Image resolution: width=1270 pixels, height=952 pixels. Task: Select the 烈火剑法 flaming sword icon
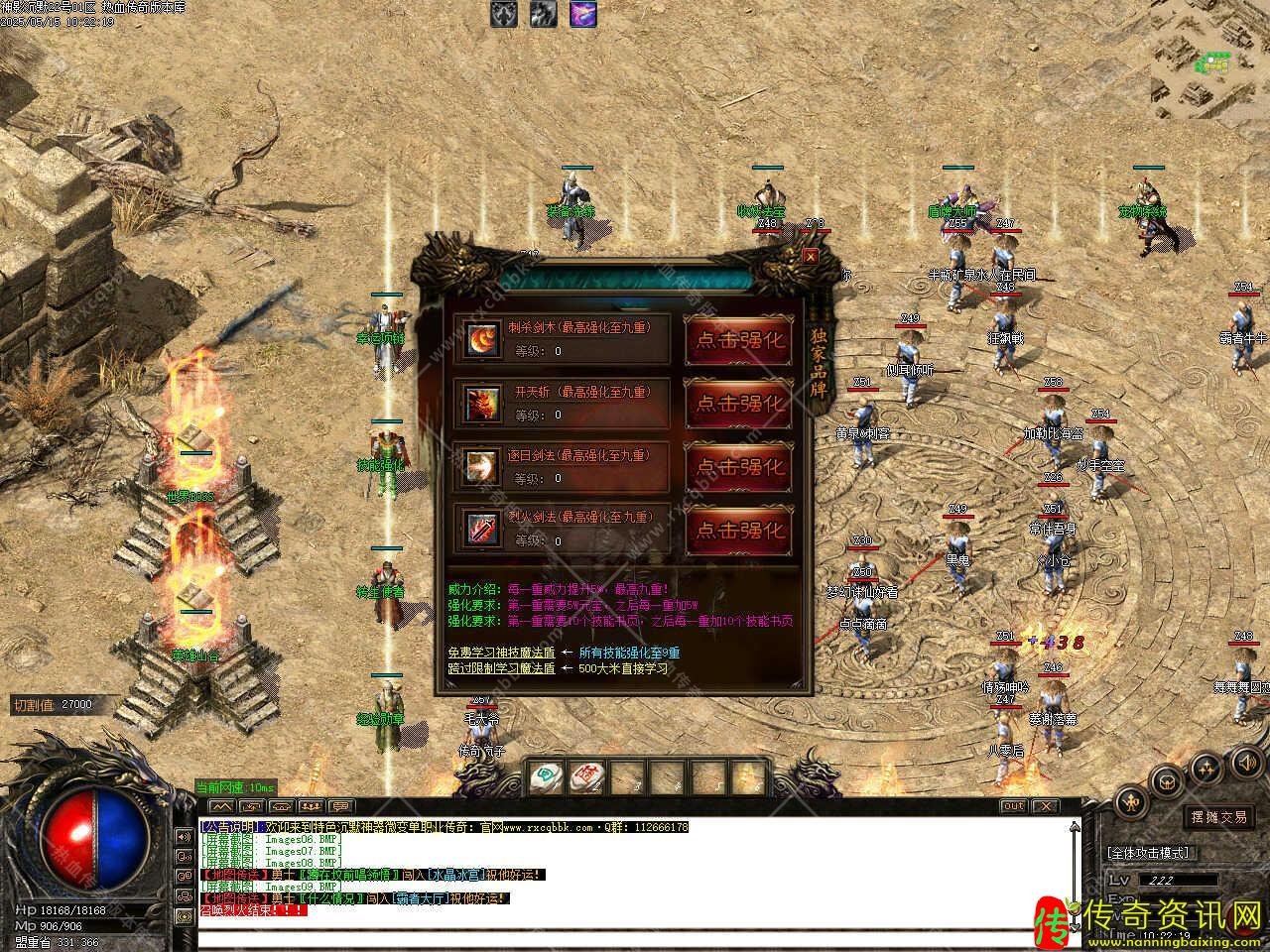(482, 529)
